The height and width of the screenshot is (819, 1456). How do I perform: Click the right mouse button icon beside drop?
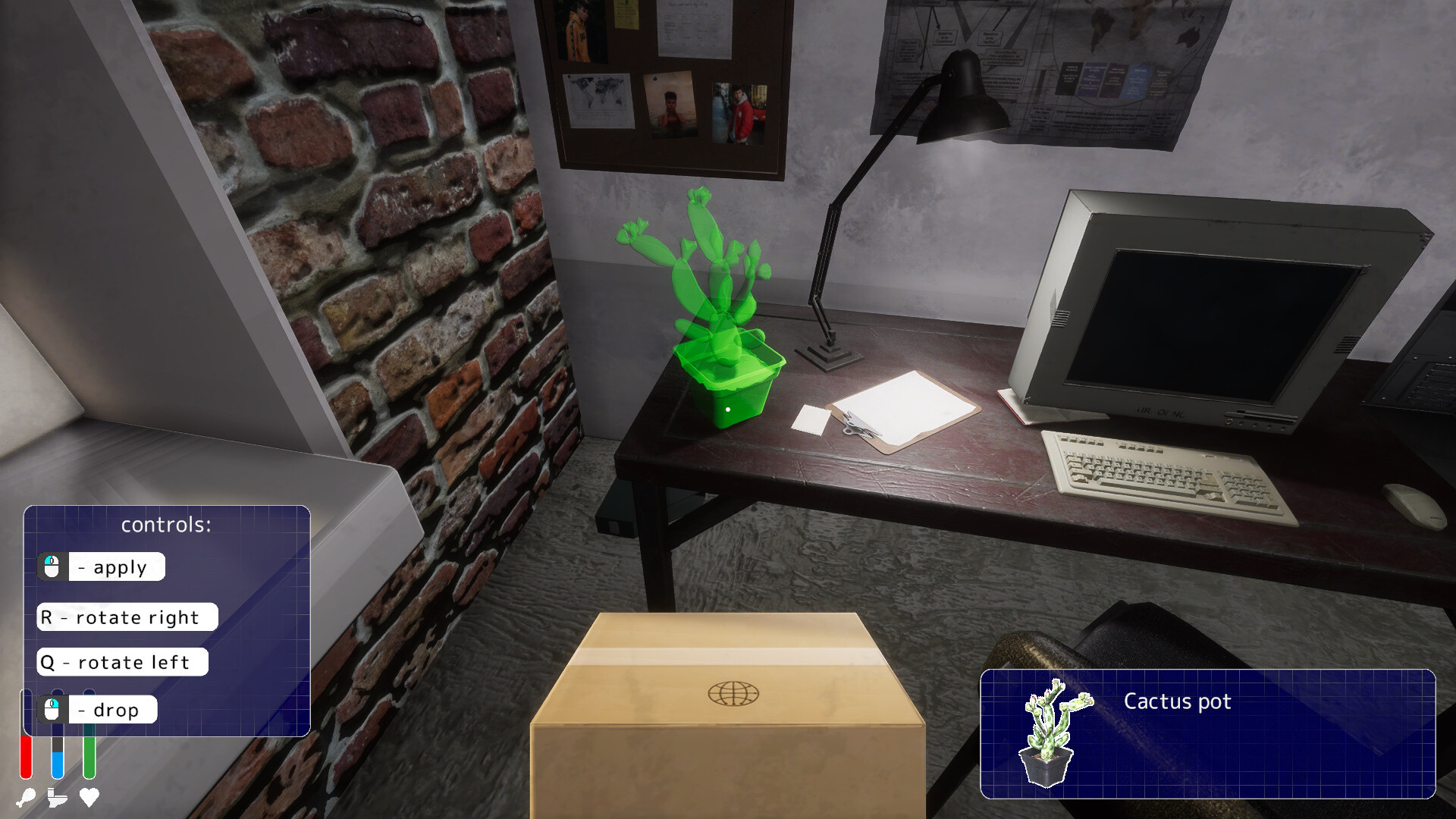(x=52, y=709)
